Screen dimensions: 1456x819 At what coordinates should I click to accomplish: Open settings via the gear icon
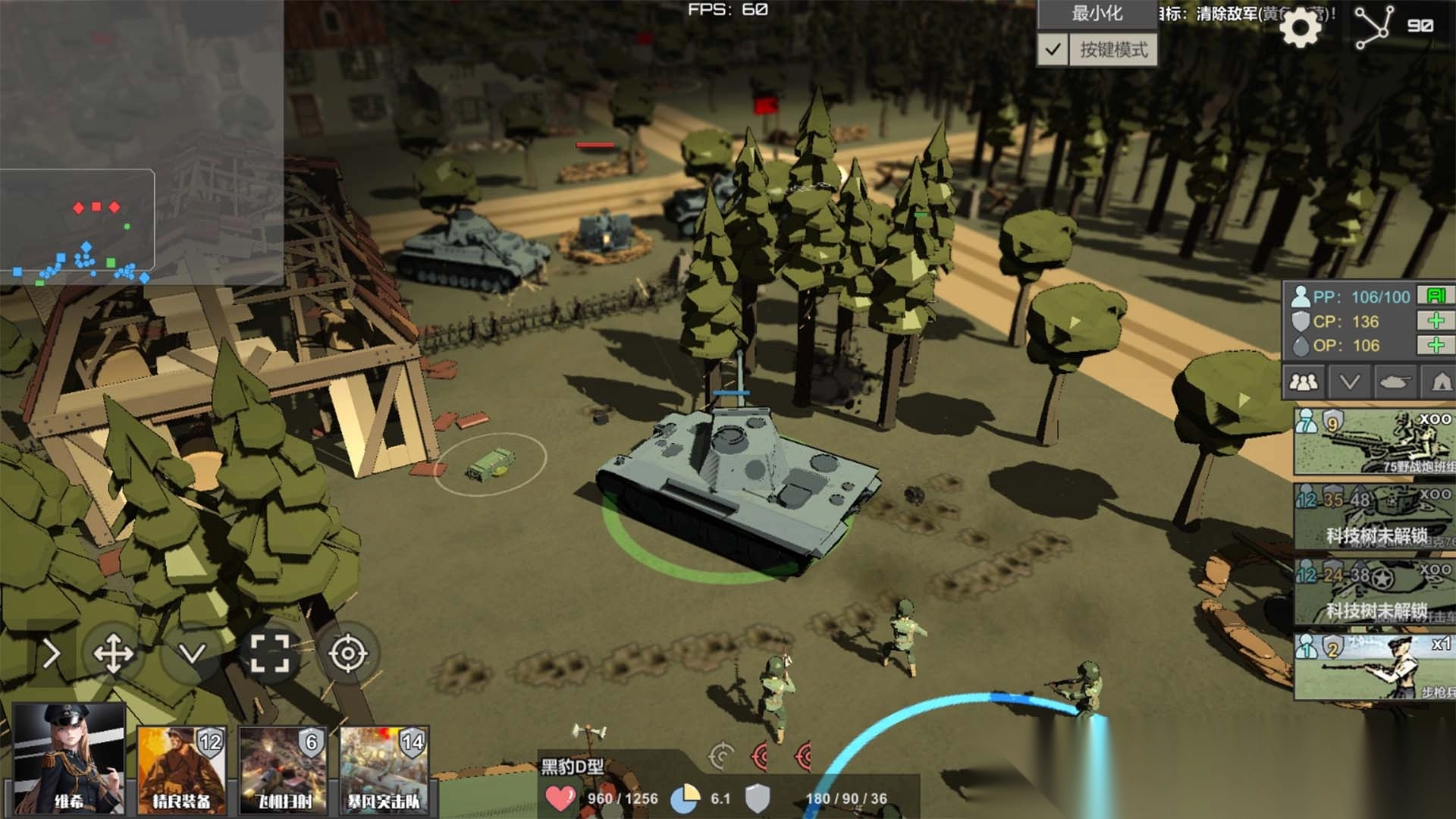[x=1300, y=29]
